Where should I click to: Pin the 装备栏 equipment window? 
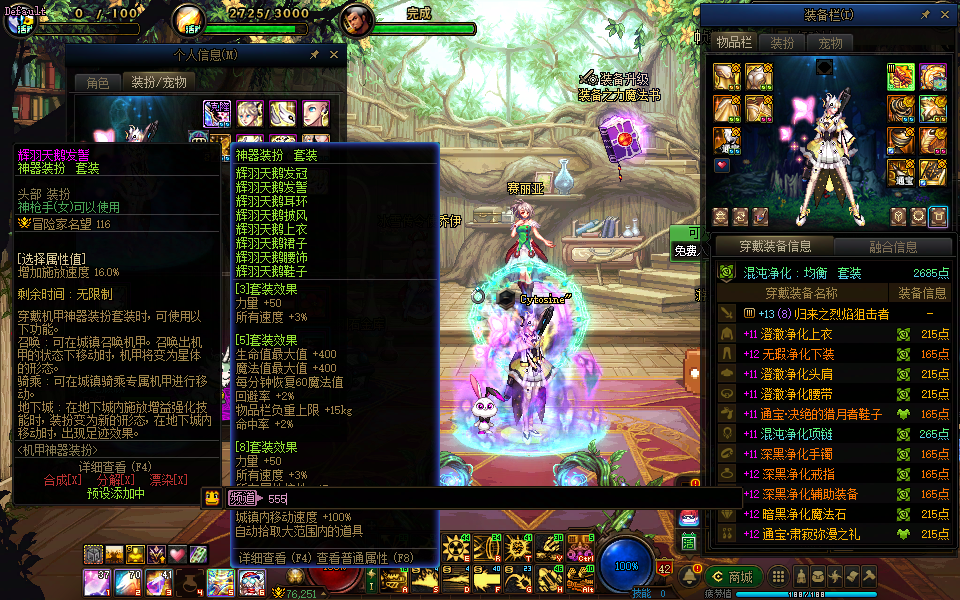click(x=926, y=16)
